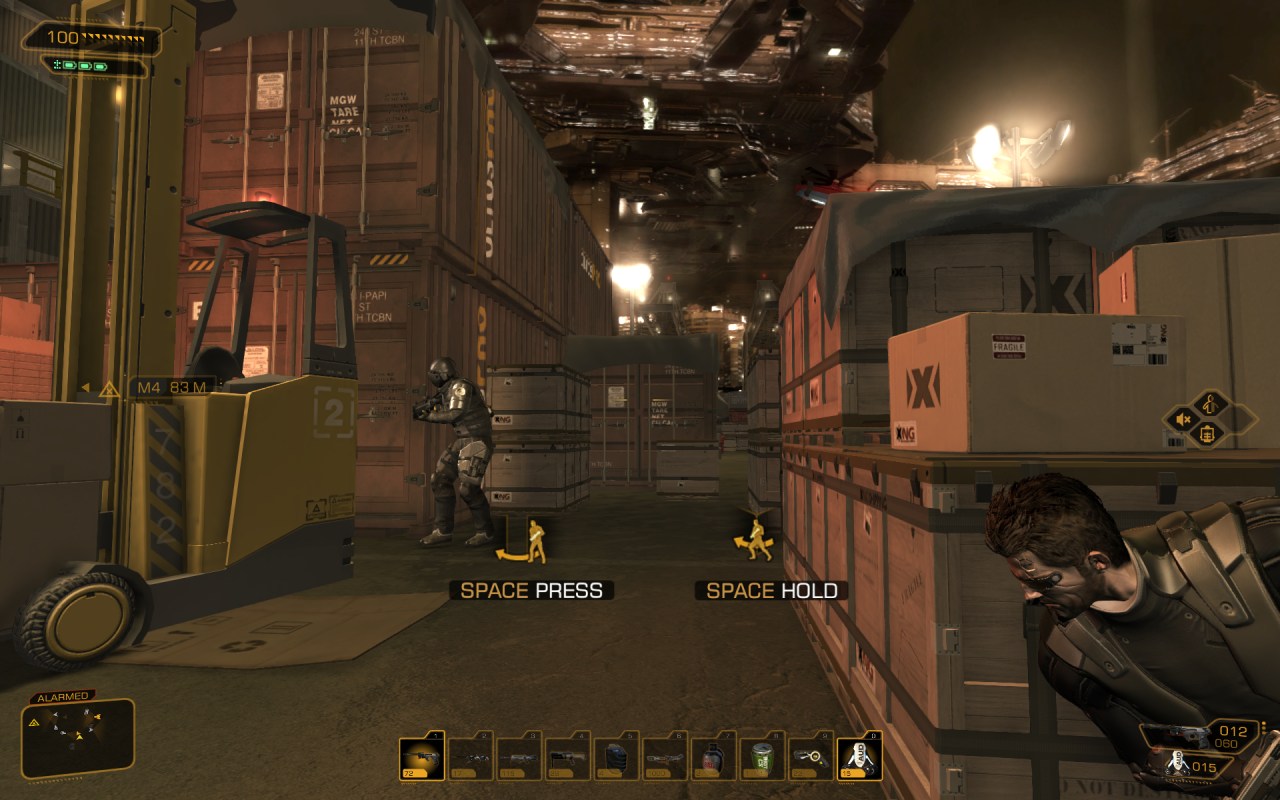
Task: Select the highlighted white item in slot 0
Action: 859,759
